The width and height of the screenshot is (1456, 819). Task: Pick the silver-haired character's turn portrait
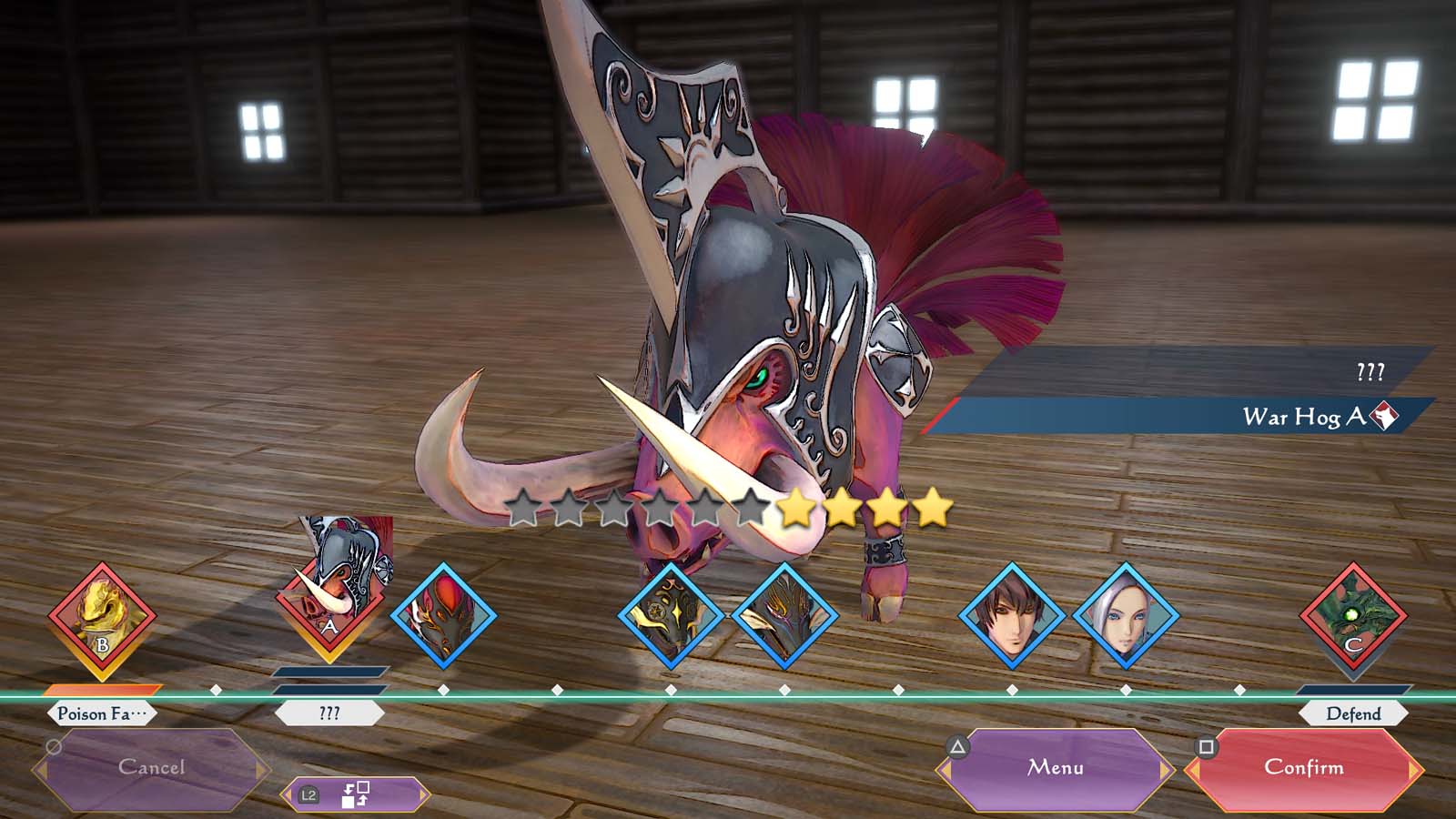click(1126, 616)
